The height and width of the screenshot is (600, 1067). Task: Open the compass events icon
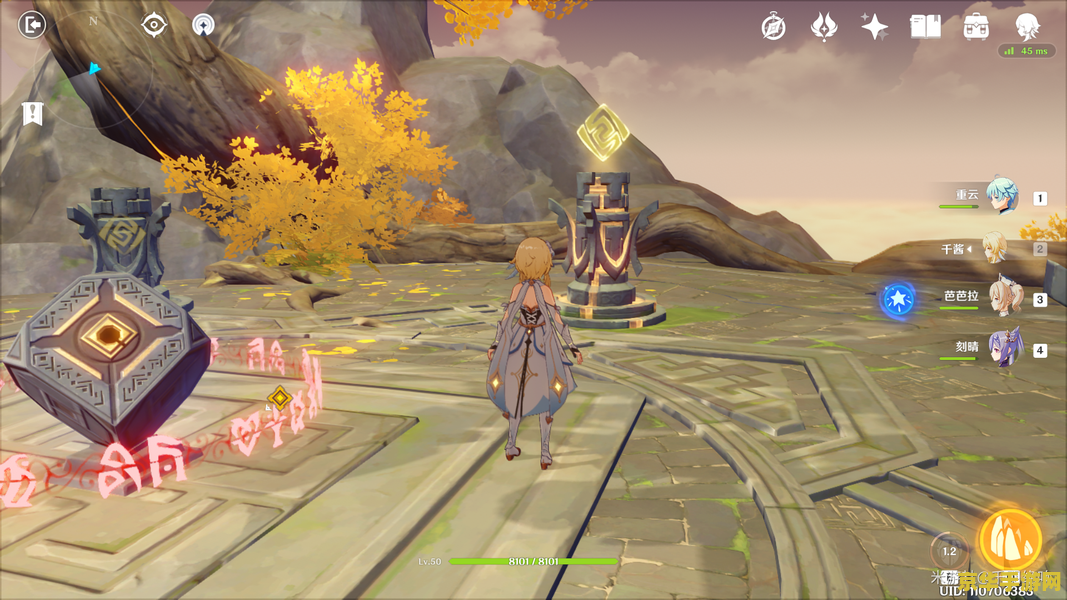tap(773, 27)
